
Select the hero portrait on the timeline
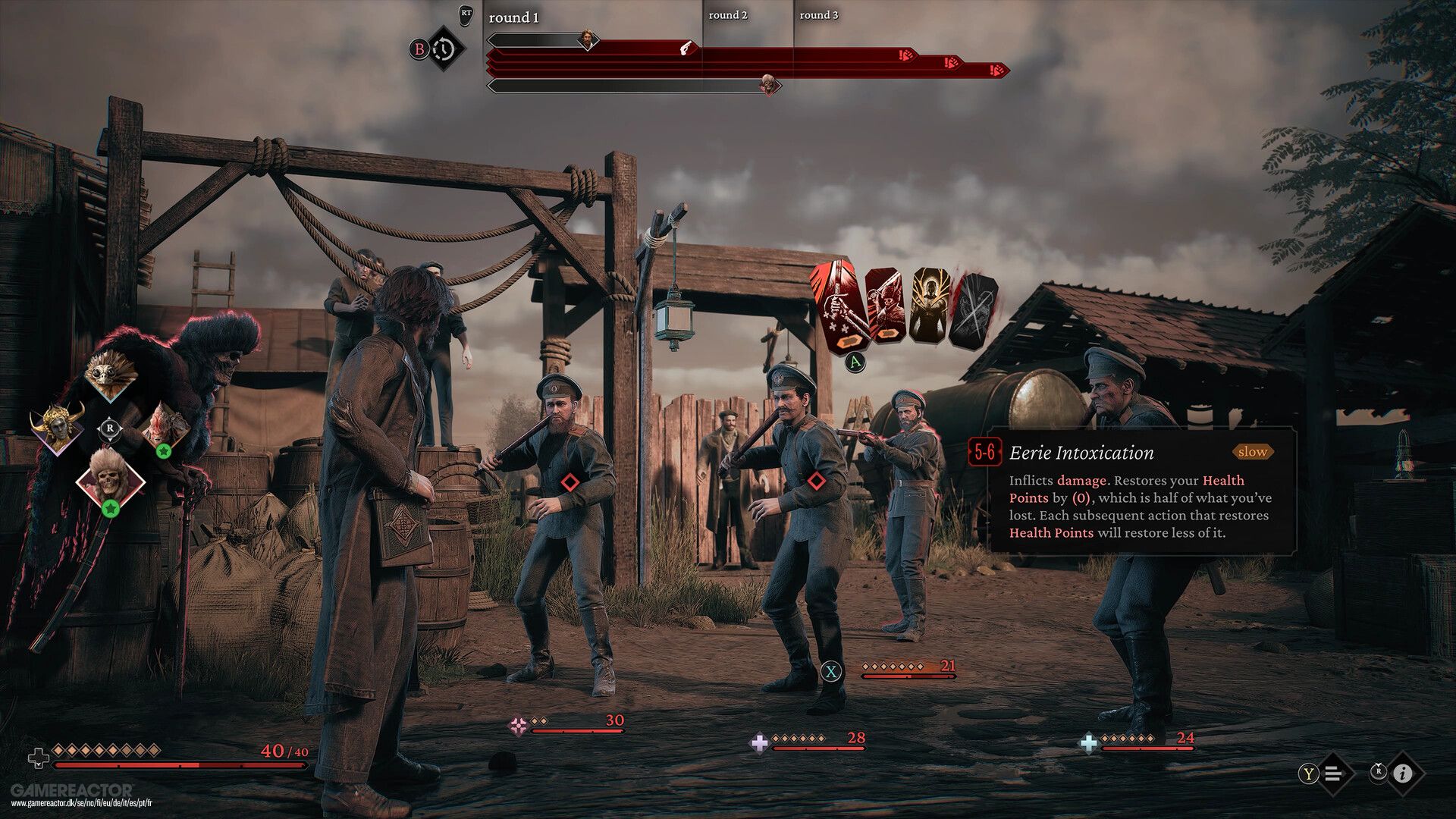tap(588, 38)
